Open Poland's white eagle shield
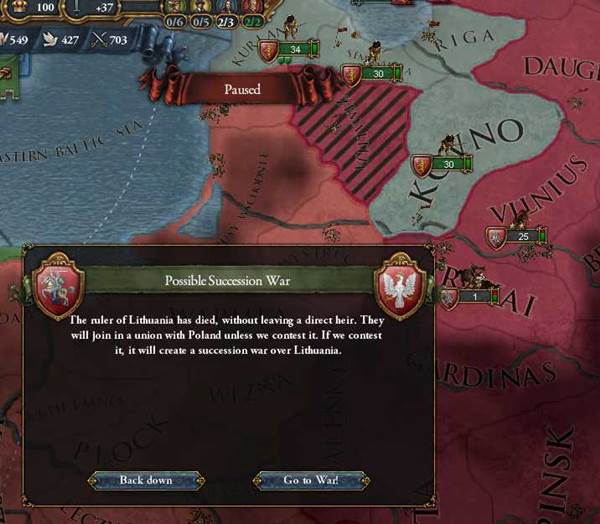This screenshot has width=600, height=524. pyautogui.click(x=402, y=287)
